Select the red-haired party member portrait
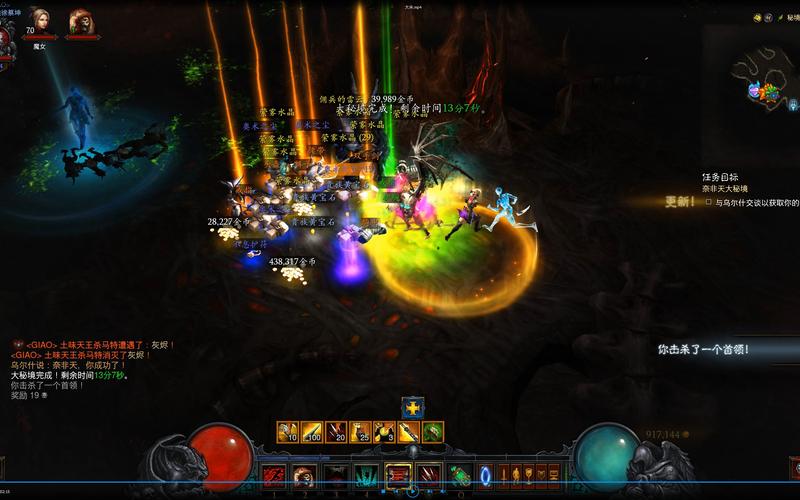800x500 pixels. pos(81,21)
